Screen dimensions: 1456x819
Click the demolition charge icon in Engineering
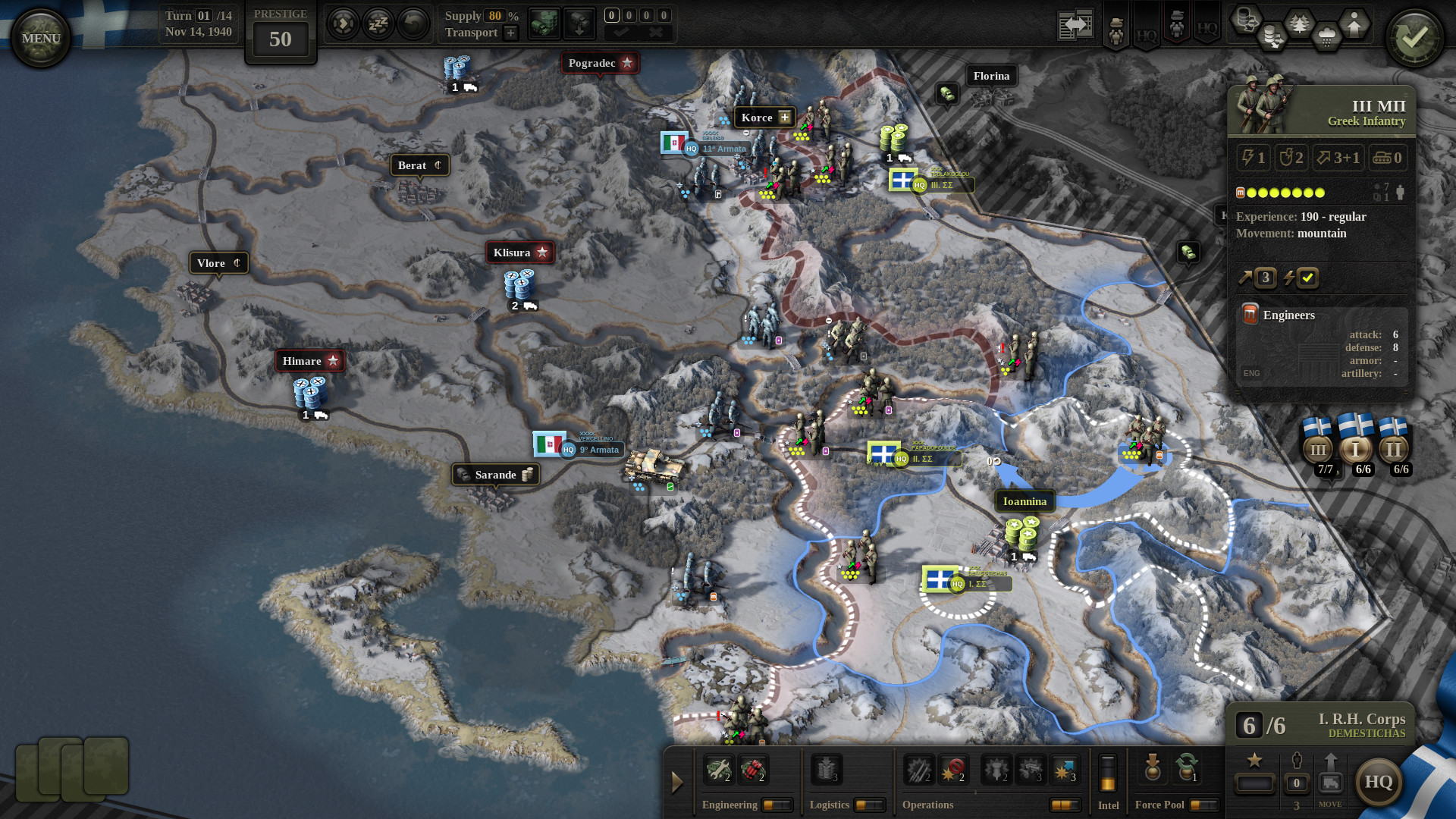click(754, 770)
